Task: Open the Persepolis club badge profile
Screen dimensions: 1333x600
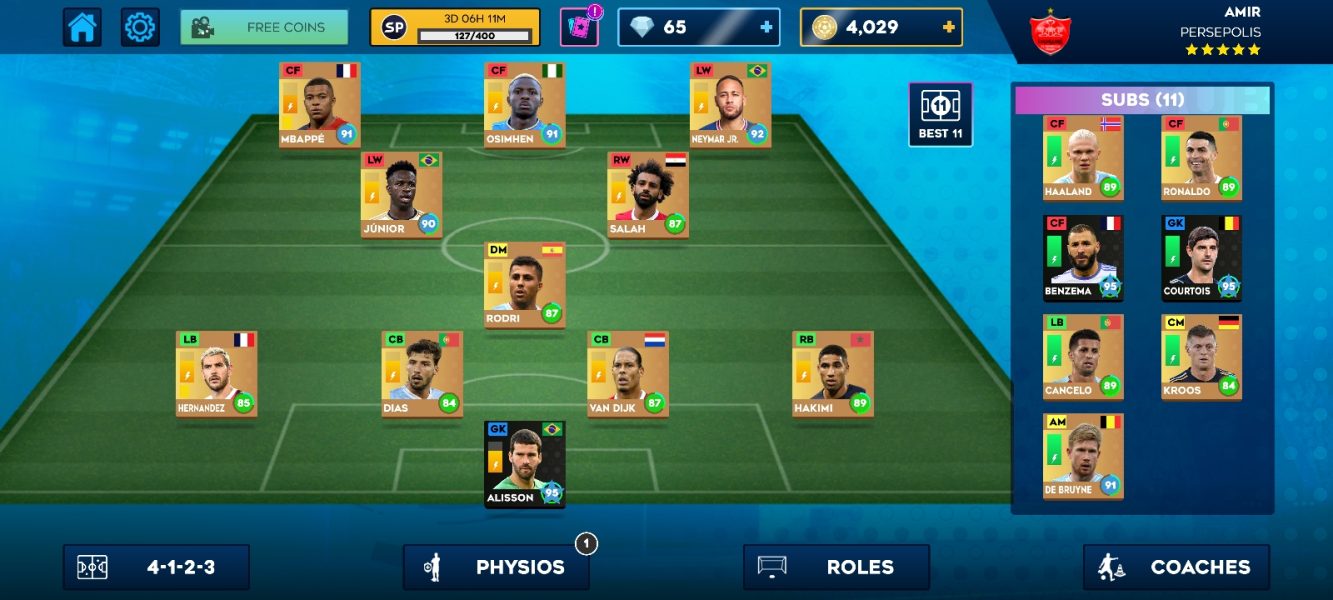Action: [1050, 32]
